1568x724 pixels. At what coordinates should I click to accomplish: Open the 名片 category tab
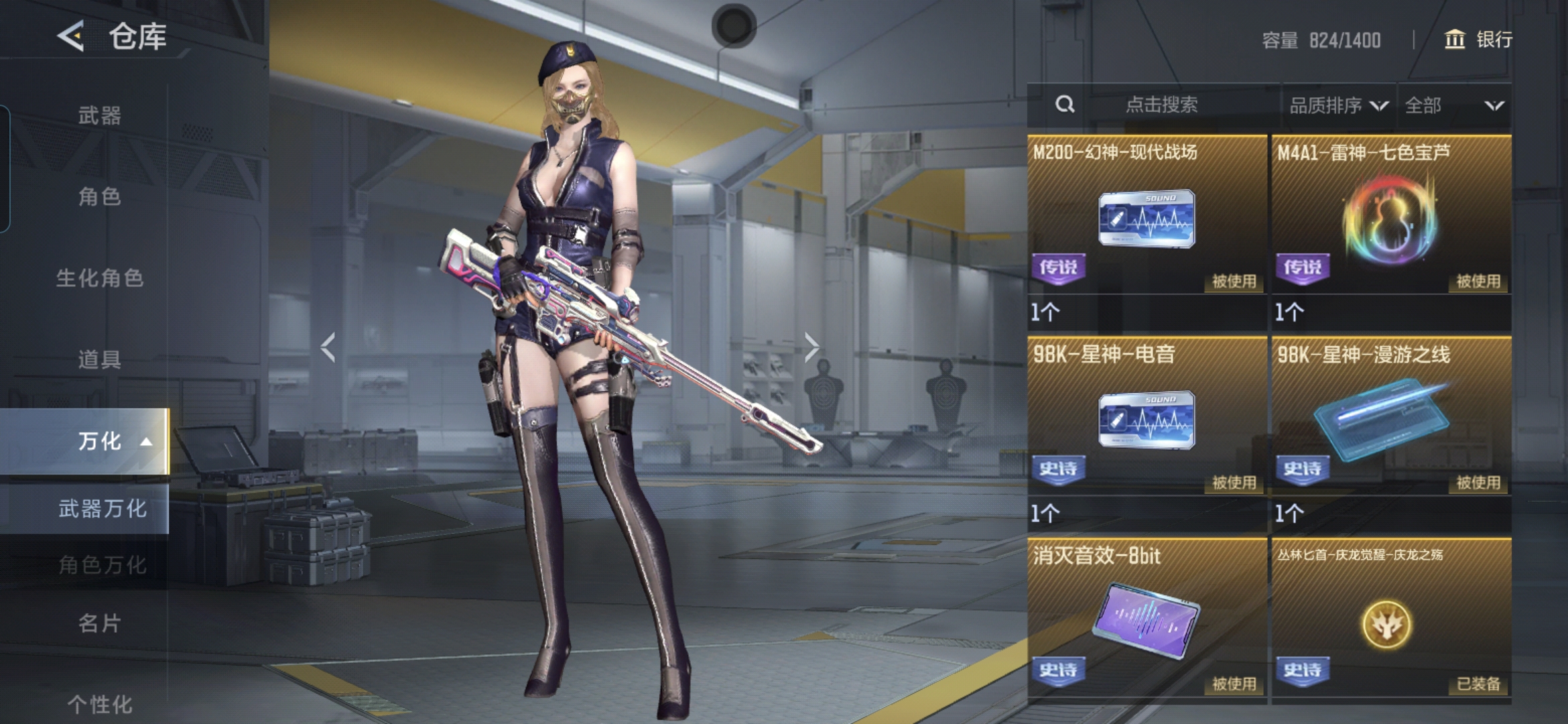tap(99, 623)
